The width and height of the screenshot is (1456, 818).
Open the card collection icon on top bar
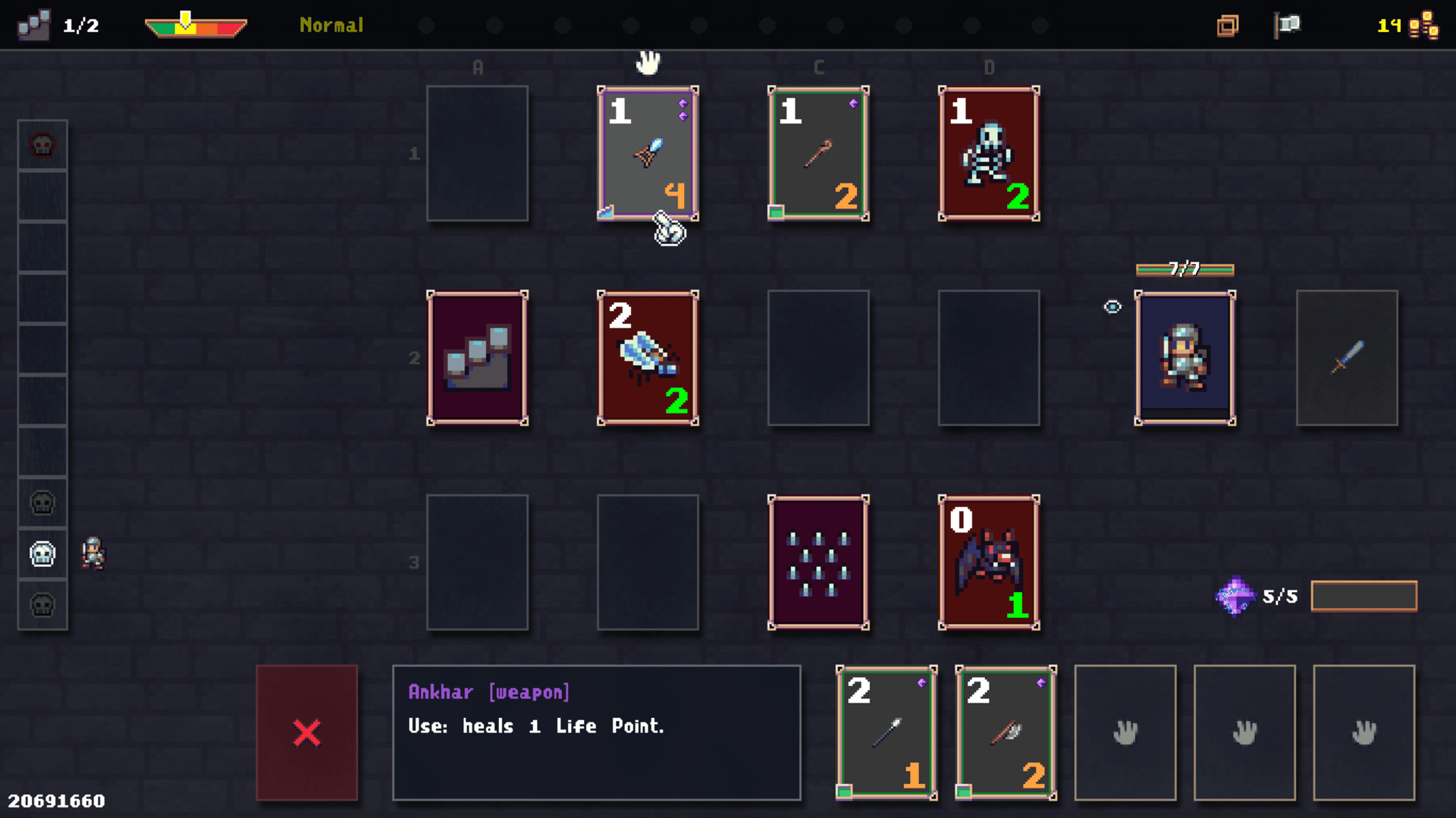[1228, 25]
